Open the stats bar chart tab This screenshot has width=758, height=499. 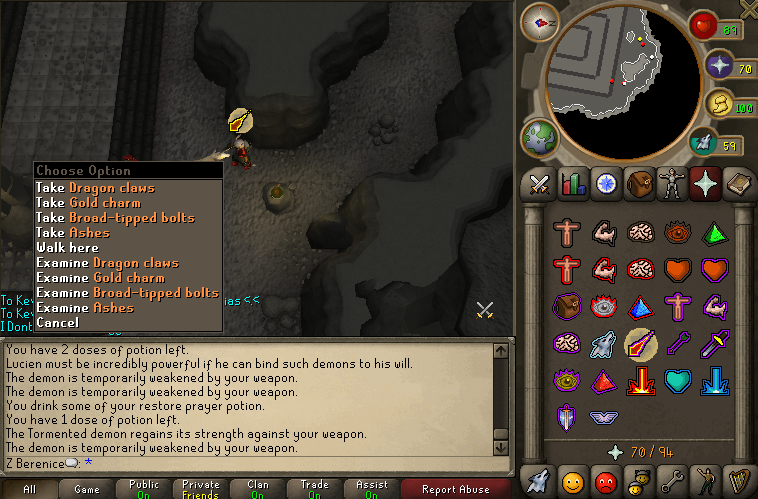(573, 184)
